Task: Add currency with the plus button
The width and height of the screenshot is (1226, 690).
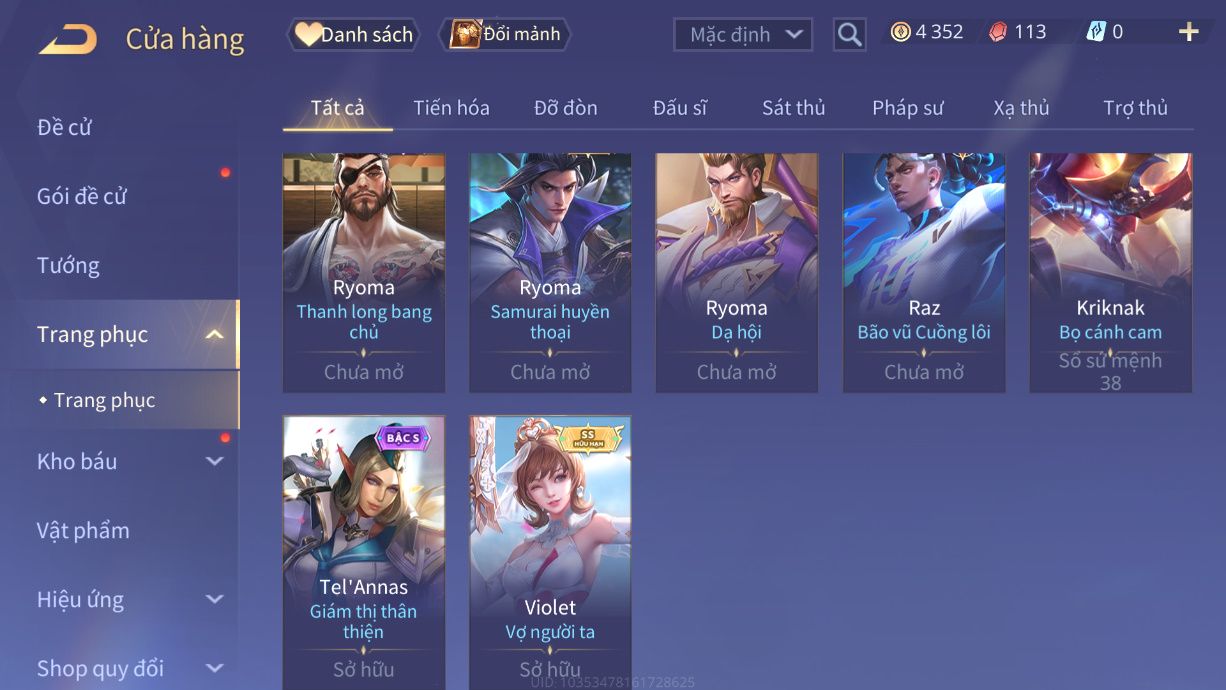Action: coord(1188,32)
